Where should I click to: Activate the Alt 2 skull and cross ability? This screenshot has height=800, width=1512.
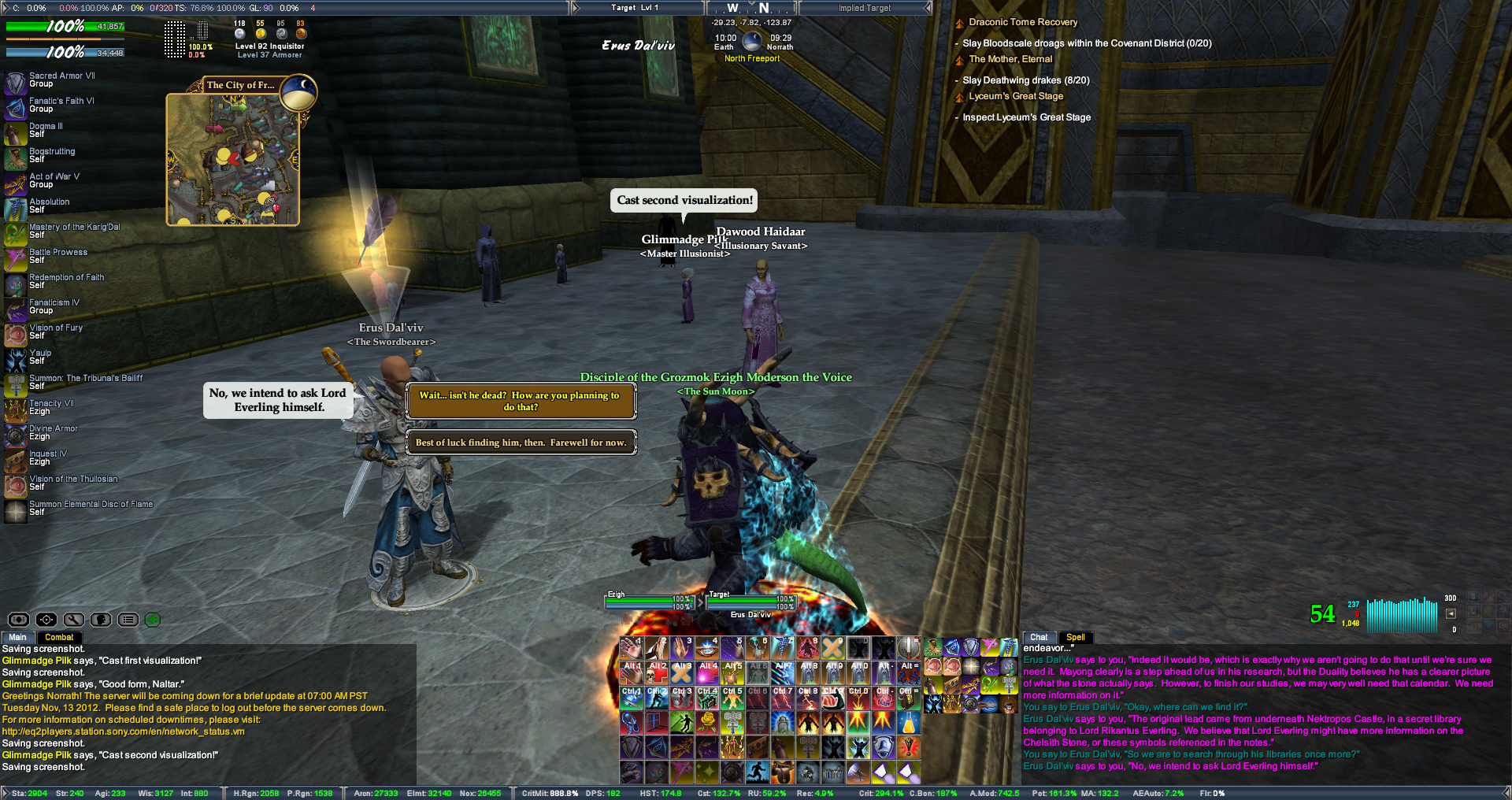658,672
